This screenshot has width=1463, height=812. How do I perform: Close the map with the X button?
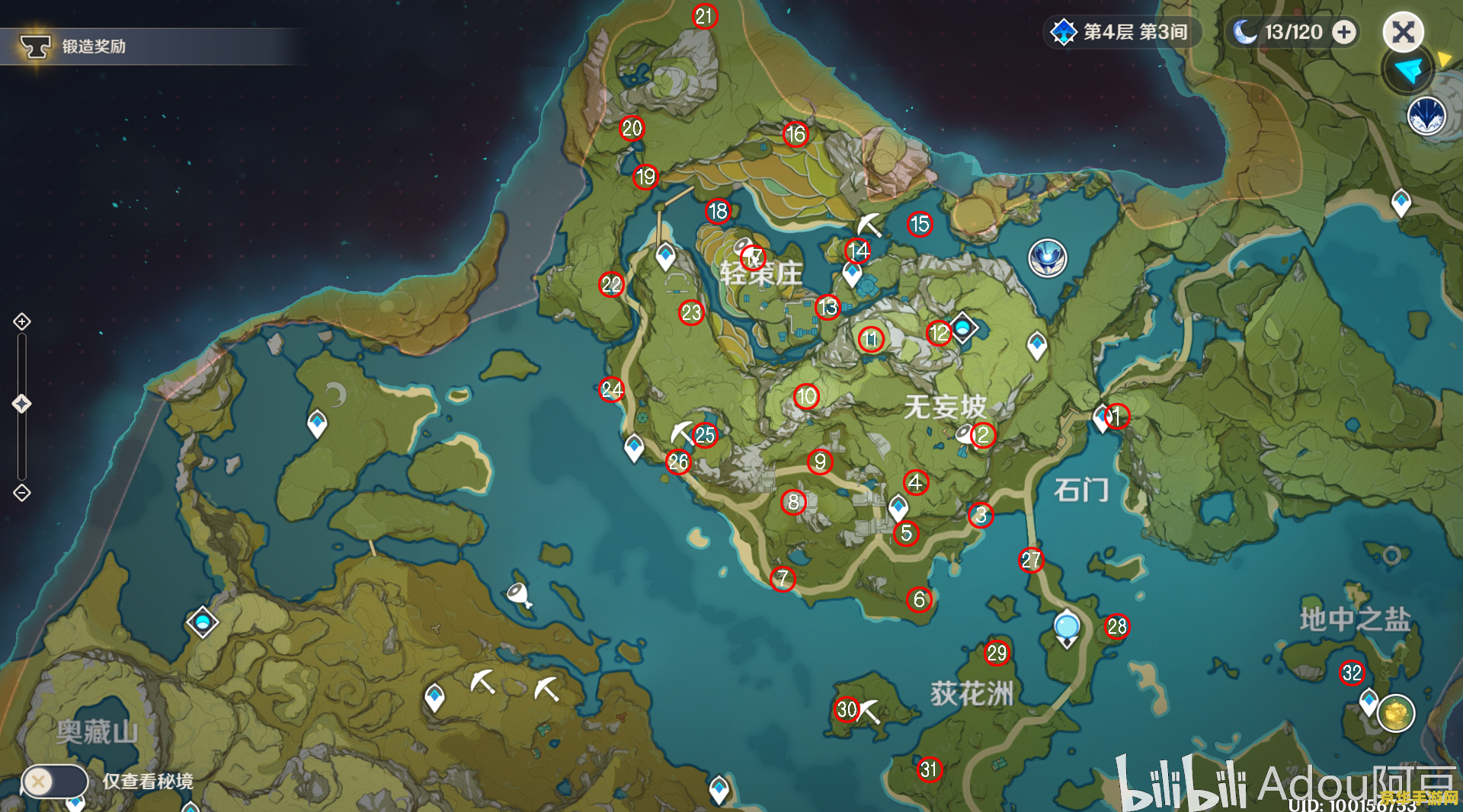(x=1403, y=32)
